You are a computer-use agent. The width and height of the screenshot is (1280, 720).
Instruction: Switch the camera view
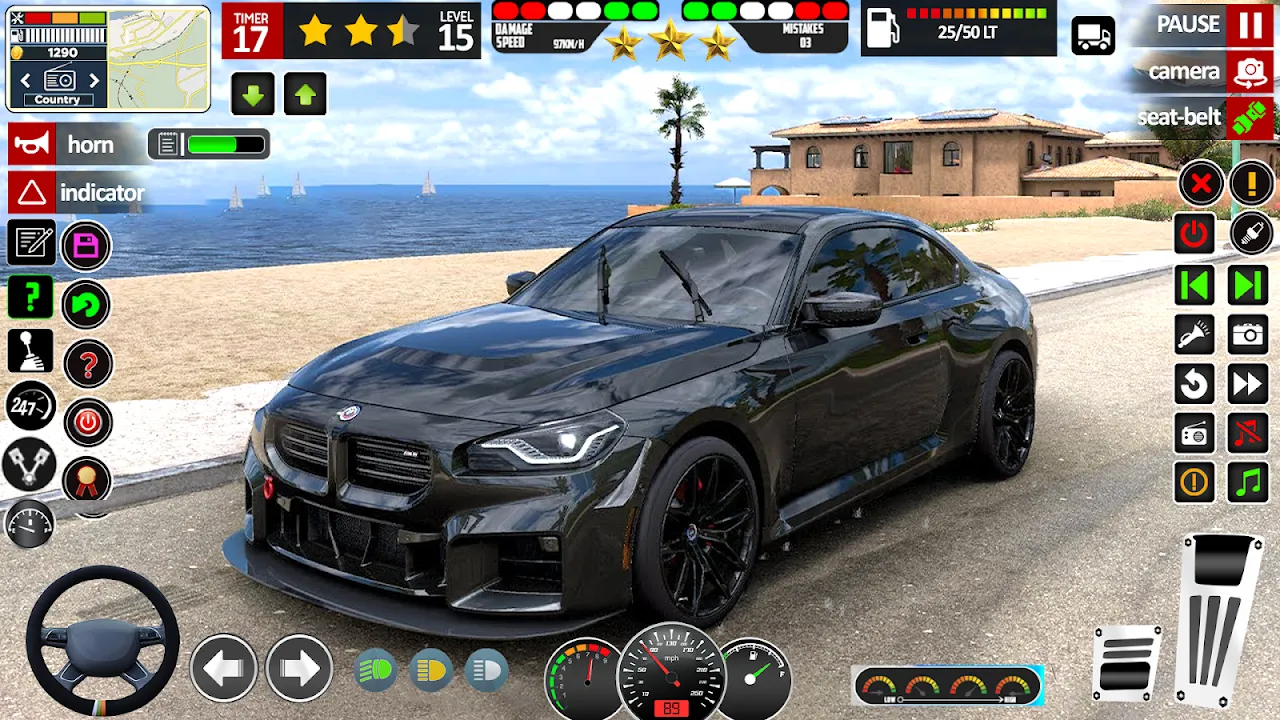(1250, 72)
